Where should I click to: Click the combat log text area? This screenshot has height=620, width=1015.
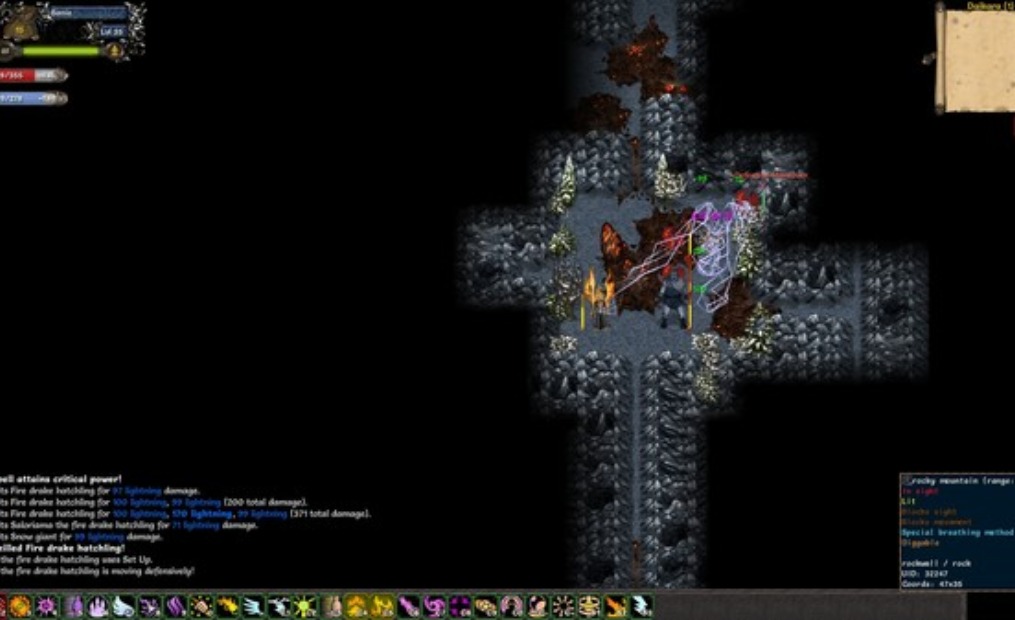[150, 525]
